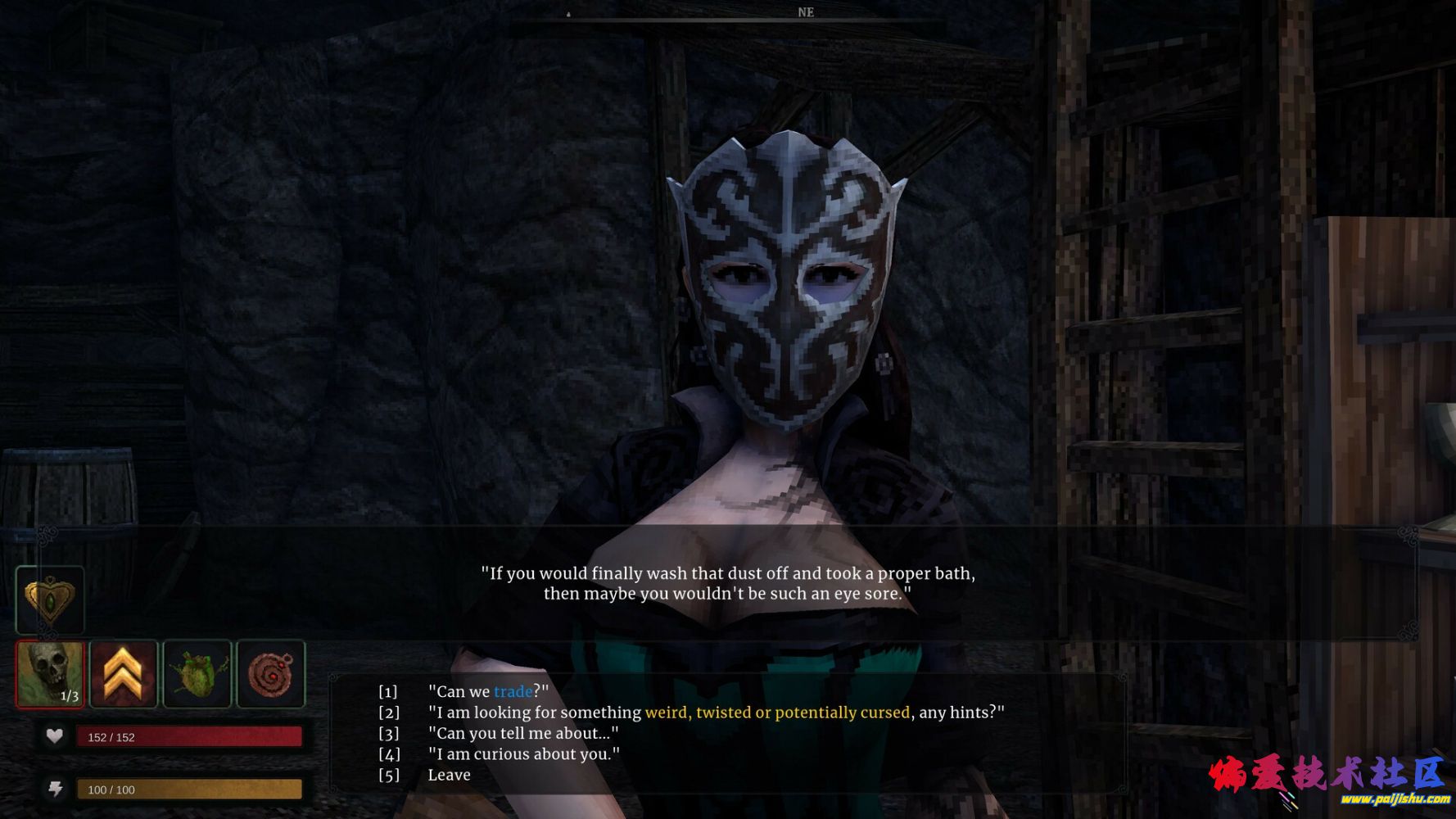
Task: Pick the "I am curious about you" reply
Action: pyautogui.click(x=523, y=754)
